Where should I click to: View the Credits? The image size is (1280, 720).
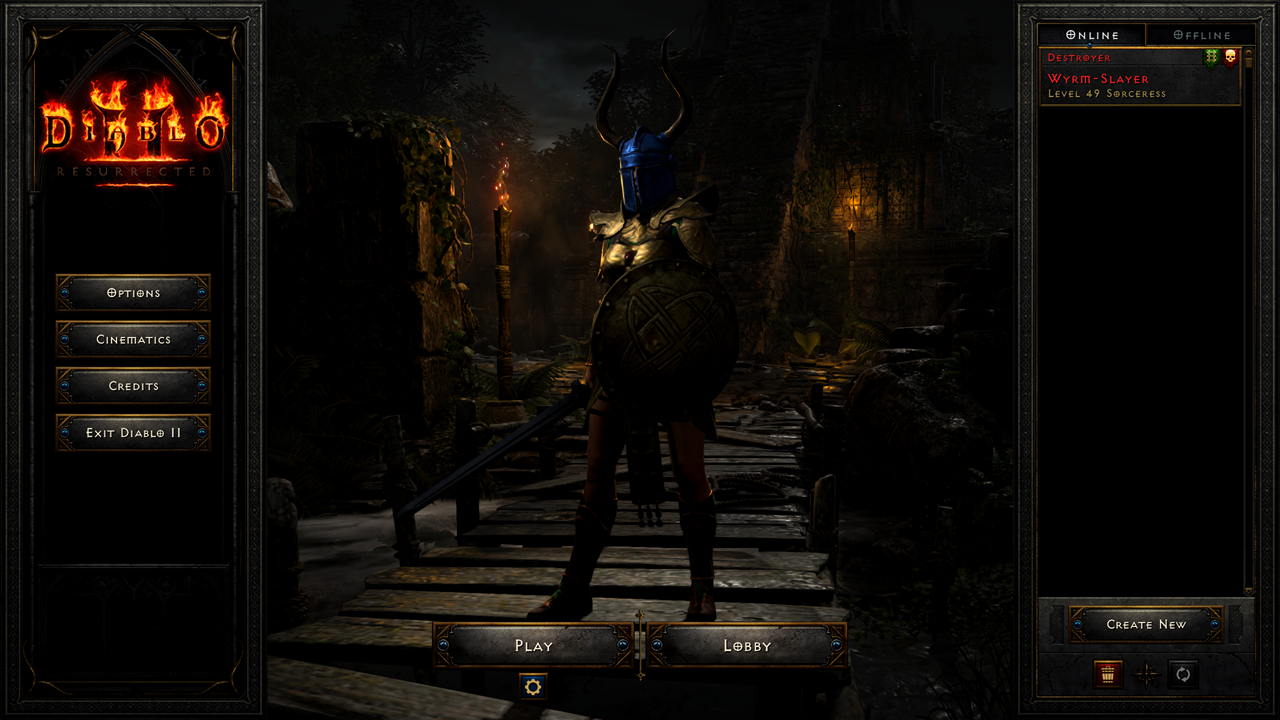tap(133, 386)
